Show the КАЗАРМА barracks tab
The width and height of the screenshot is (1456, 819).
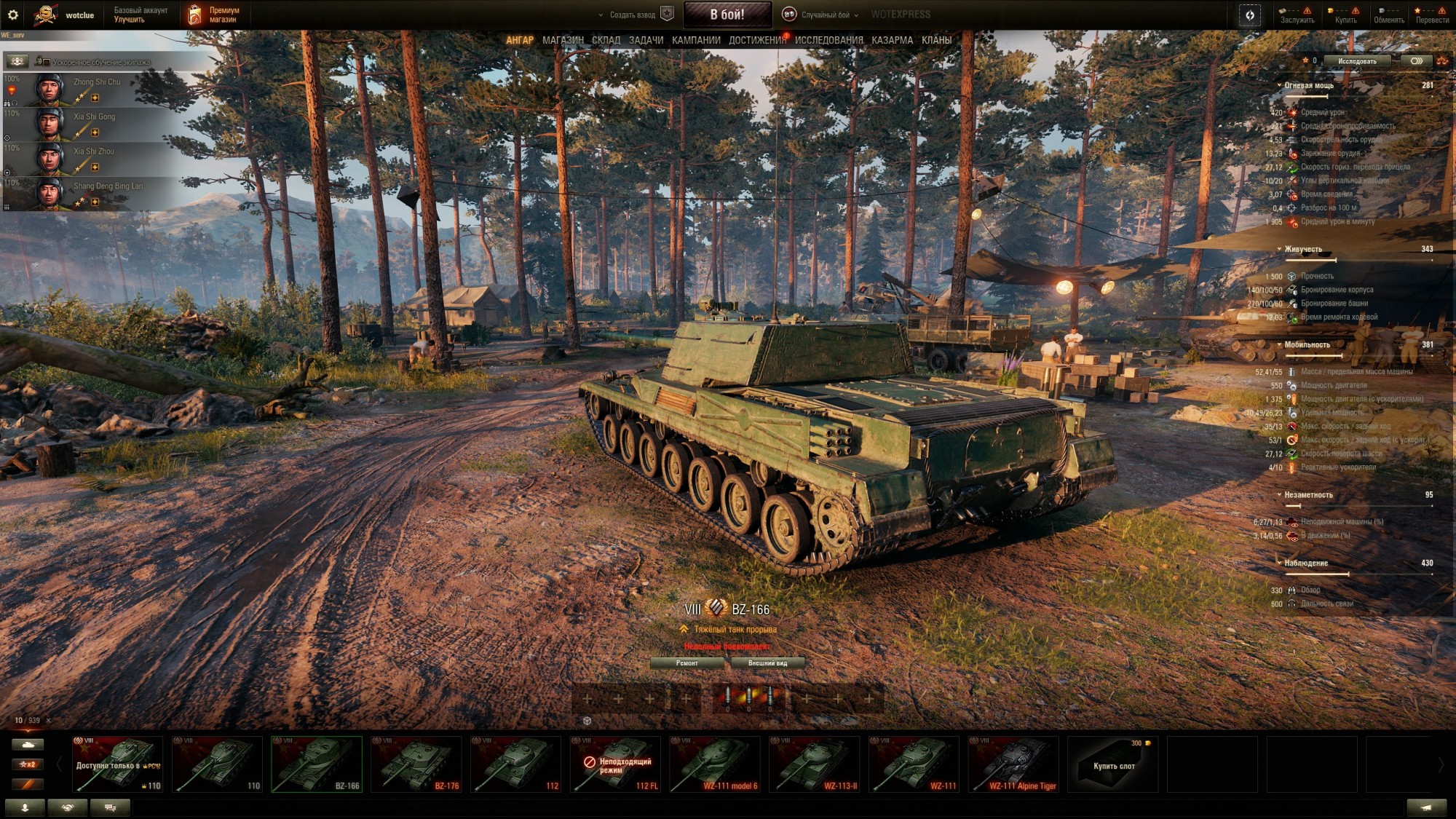892,41
